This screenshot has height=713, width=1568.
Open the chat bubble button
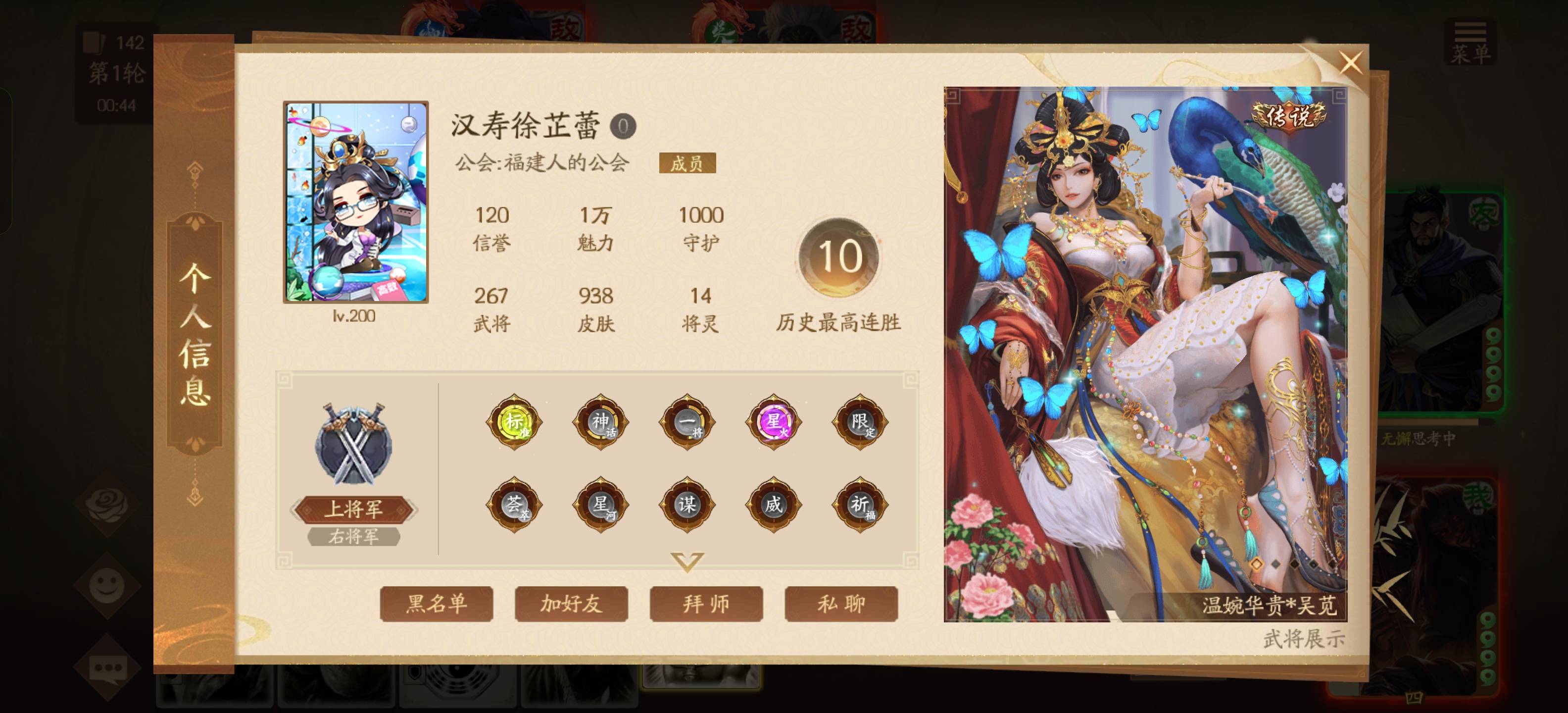pyautogui.click(x=107, y=668)
